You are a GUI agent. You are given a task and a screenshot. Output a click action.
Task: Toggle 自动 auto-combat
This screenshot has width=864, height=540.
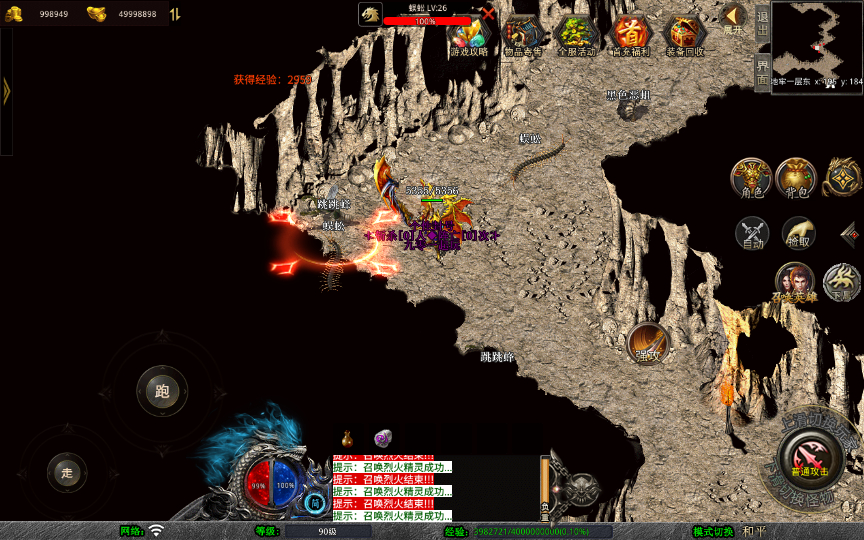point(752,234)
